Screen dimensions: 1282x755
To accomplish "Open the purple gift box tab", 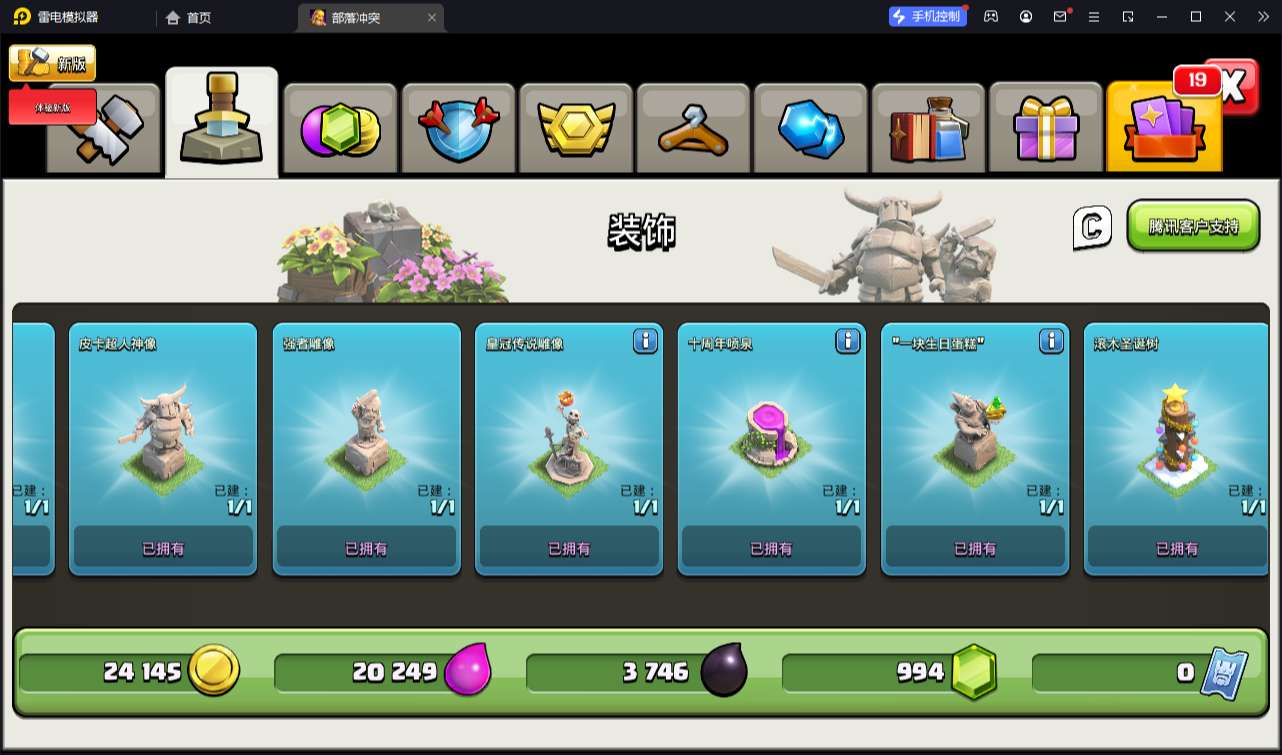I will pos(1046,129).
